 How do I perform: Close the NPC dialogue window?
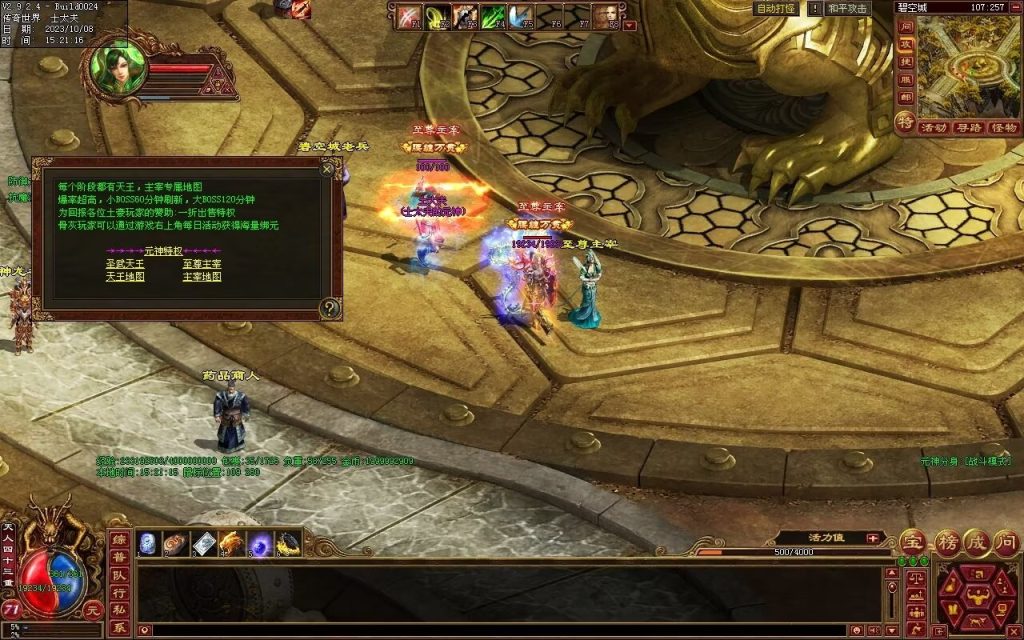pos(326,170)
